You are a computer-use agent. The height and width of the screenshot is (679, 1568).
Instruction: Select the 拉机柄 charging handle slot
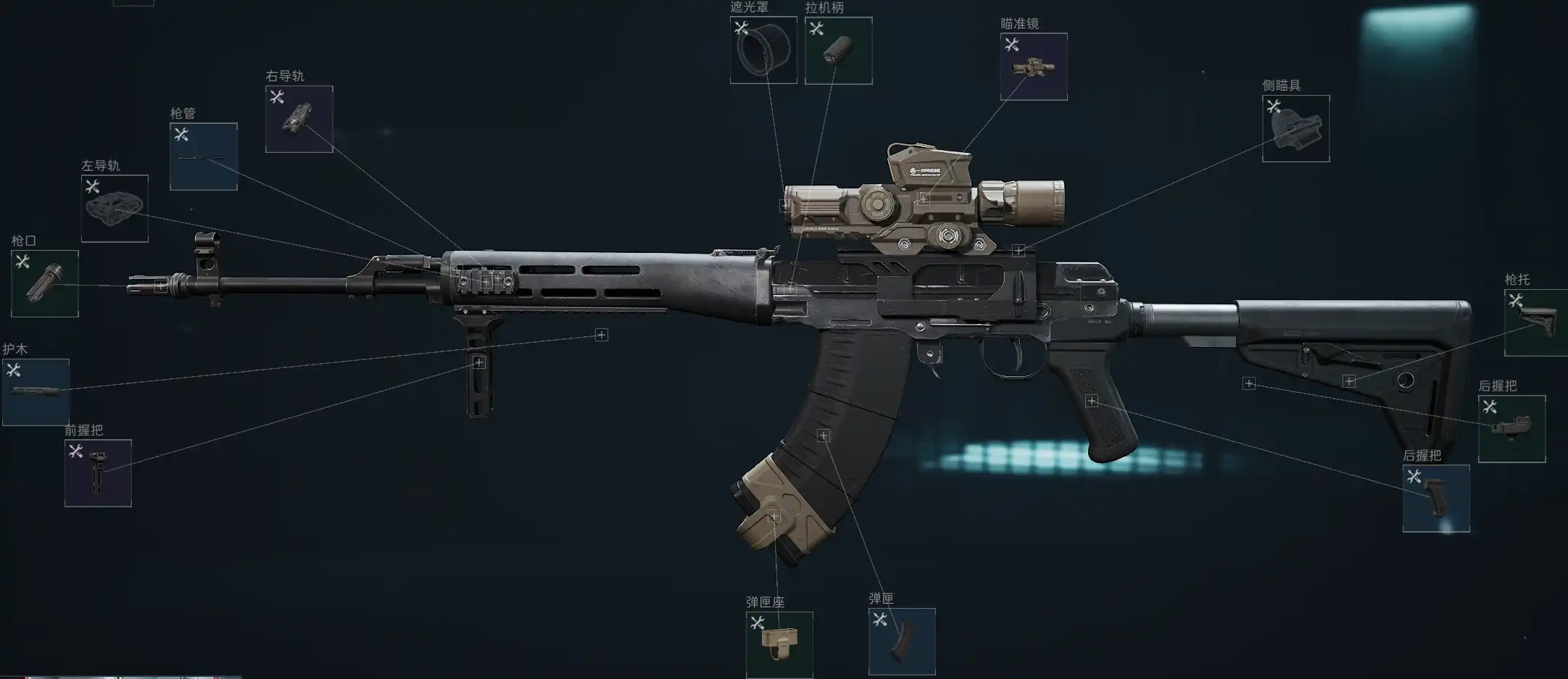coord(839,51)
